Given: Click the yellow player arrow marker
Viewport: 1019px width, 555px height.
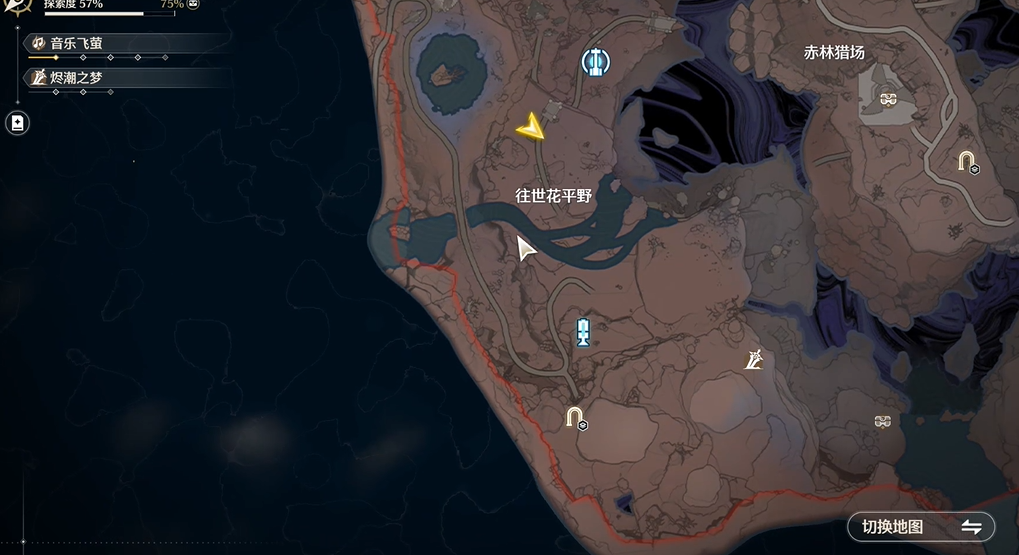Looking at the screenshot, I should pyautogui.click(x=531, y=127).
